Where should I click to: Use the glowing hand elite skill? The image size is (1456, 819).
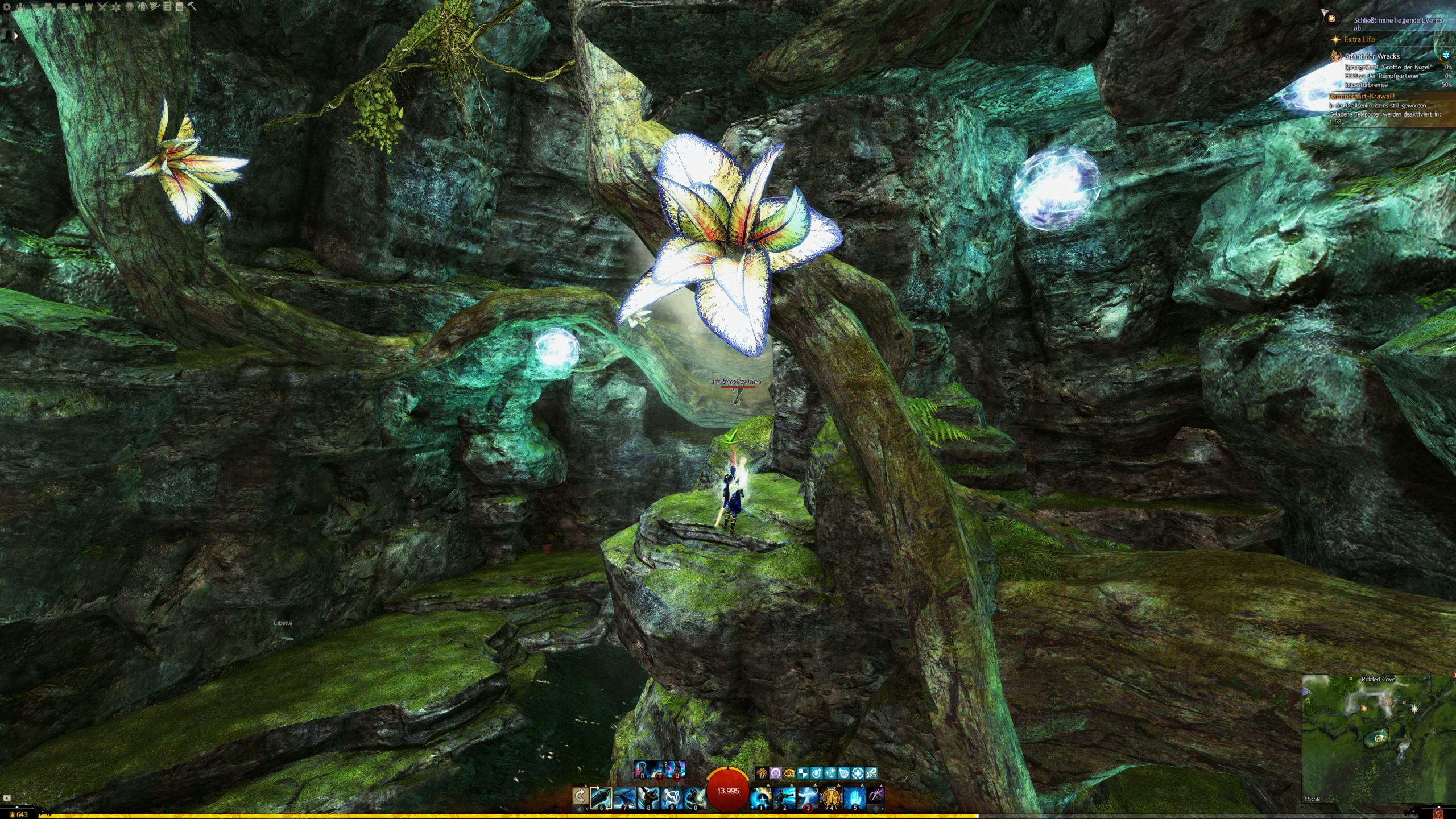point(854,797)
